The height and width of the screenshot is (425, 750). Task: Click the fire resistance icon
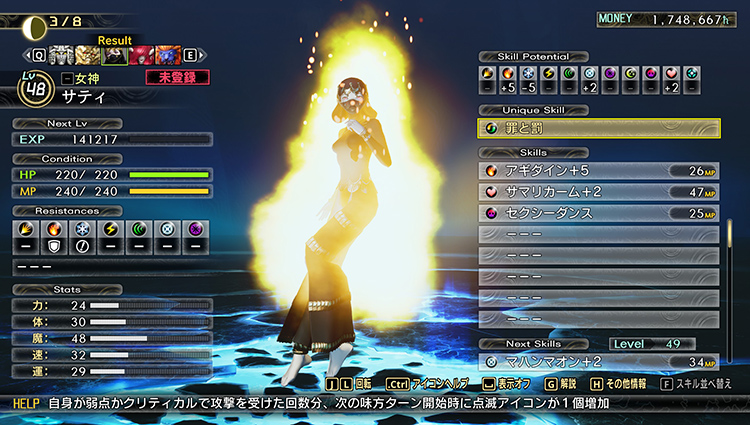pyautogui.click(x=56, y=229)
